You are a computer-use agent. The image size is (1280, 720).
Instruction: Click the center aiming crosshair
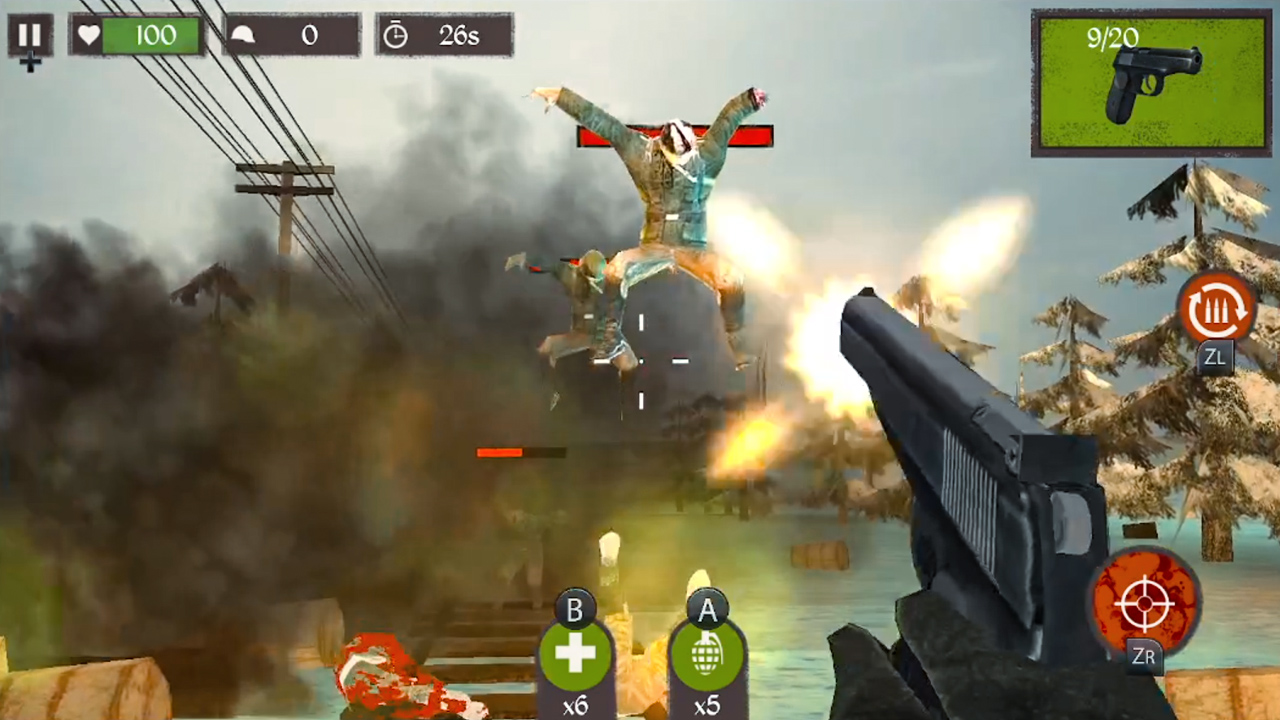[640, 362]
